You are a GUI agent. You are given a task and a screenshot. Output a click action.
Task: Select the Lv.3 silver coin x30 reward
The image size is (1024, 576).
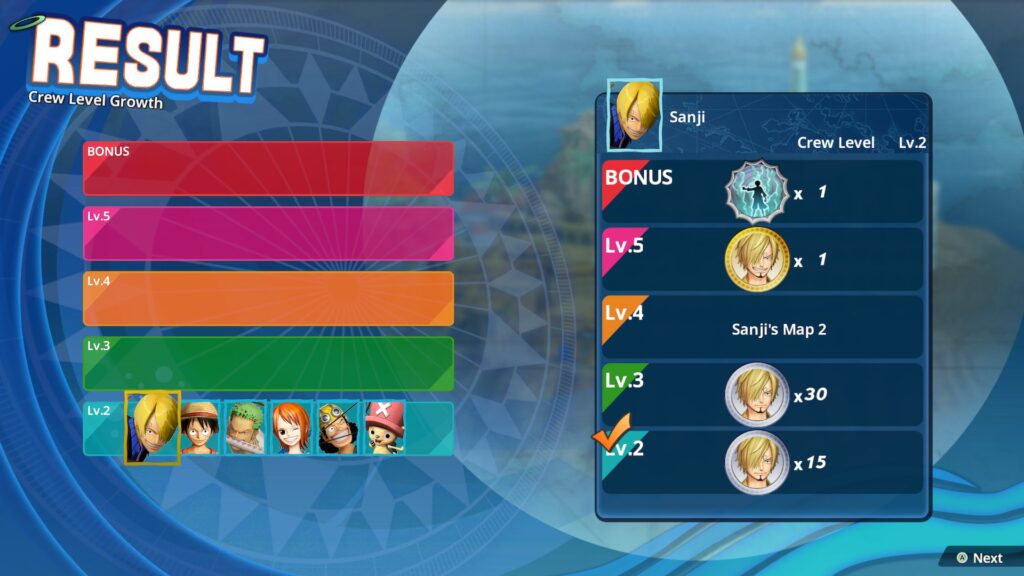click(762, 395)
